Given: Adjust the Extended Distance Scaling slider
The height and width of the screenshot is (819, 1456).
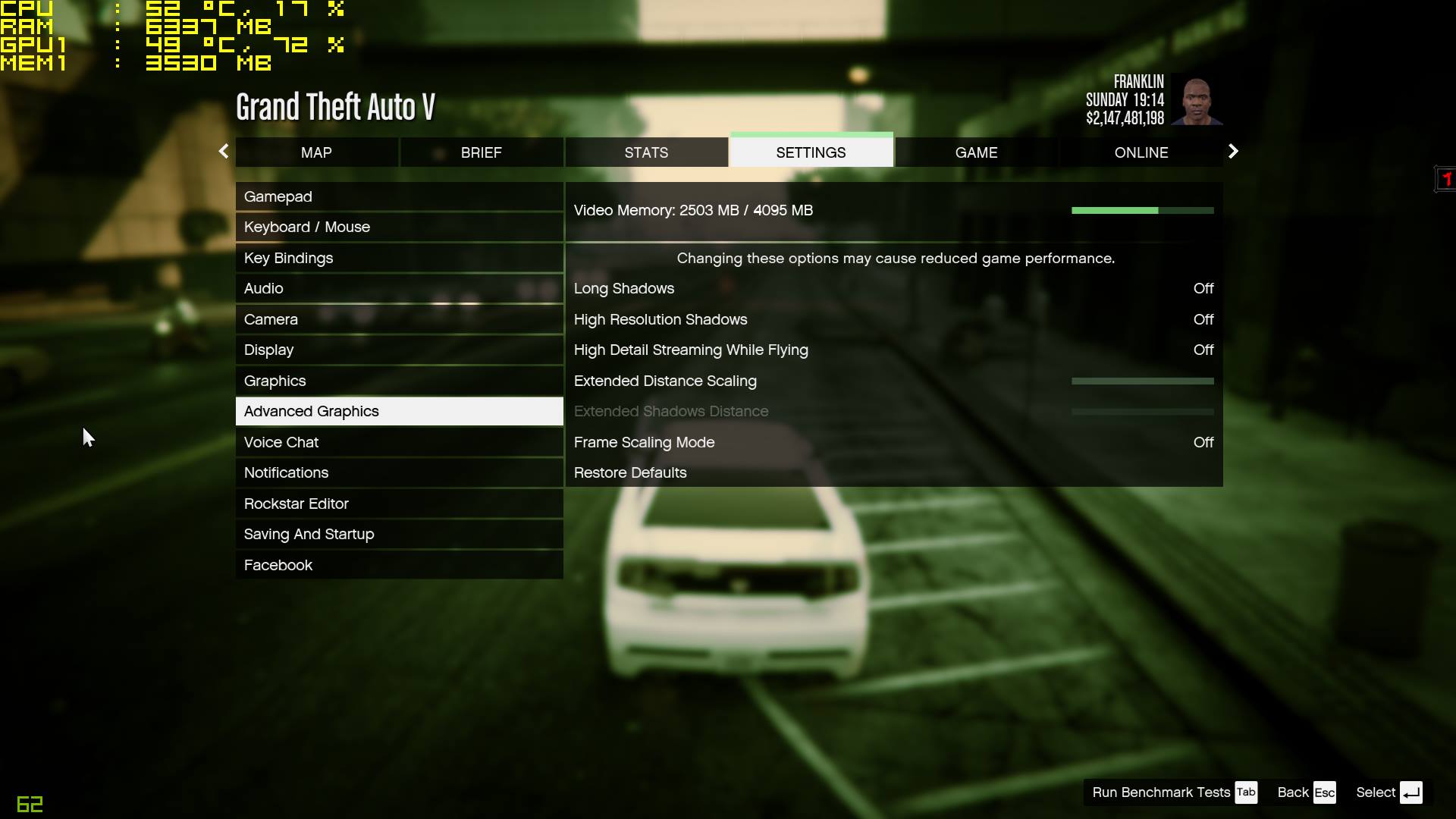Looking at the screenshot, I should pos(1142,381).
